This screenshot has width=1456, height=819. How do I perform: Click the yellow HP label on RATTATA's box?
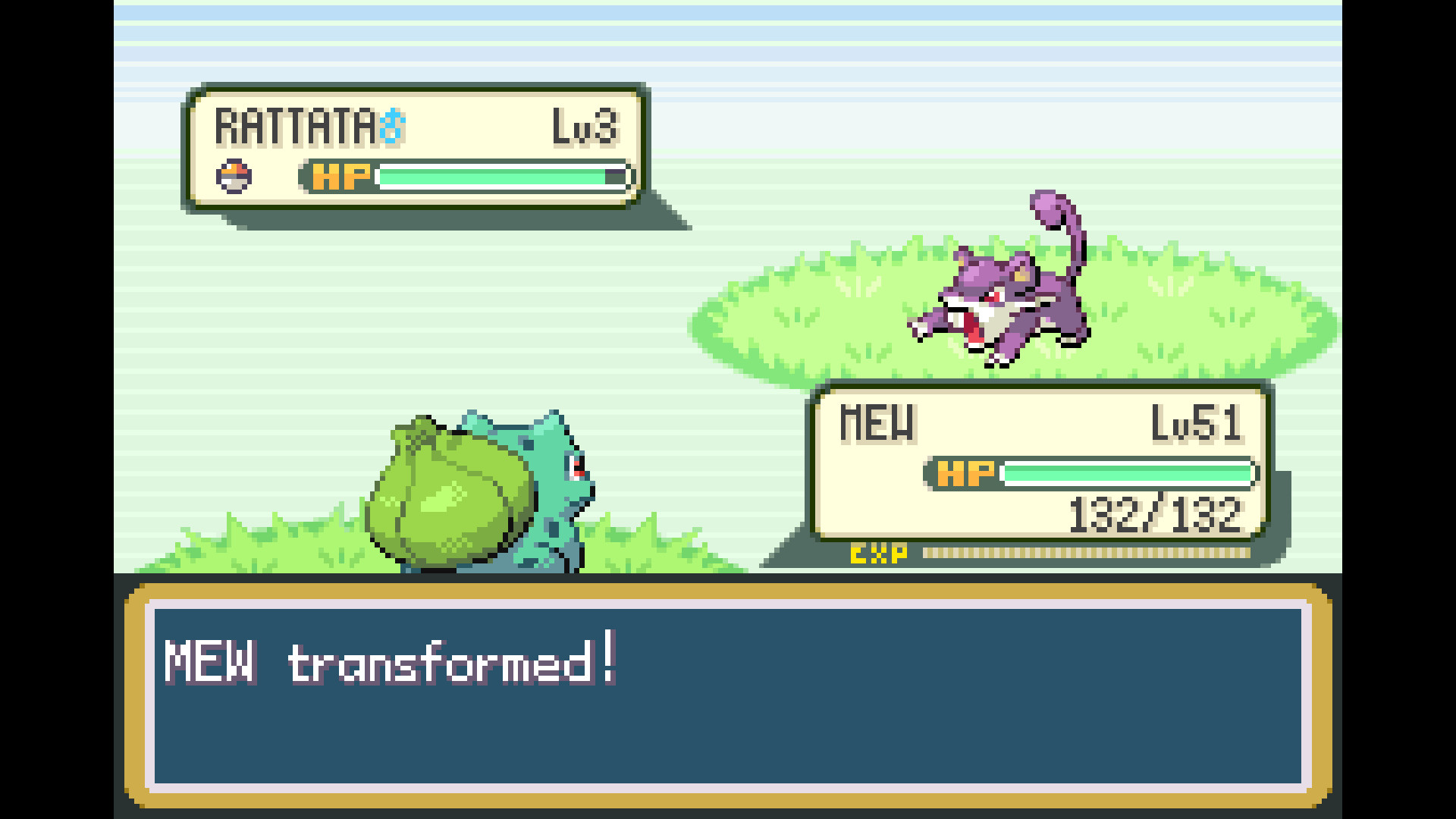click(x=339, y=175)
